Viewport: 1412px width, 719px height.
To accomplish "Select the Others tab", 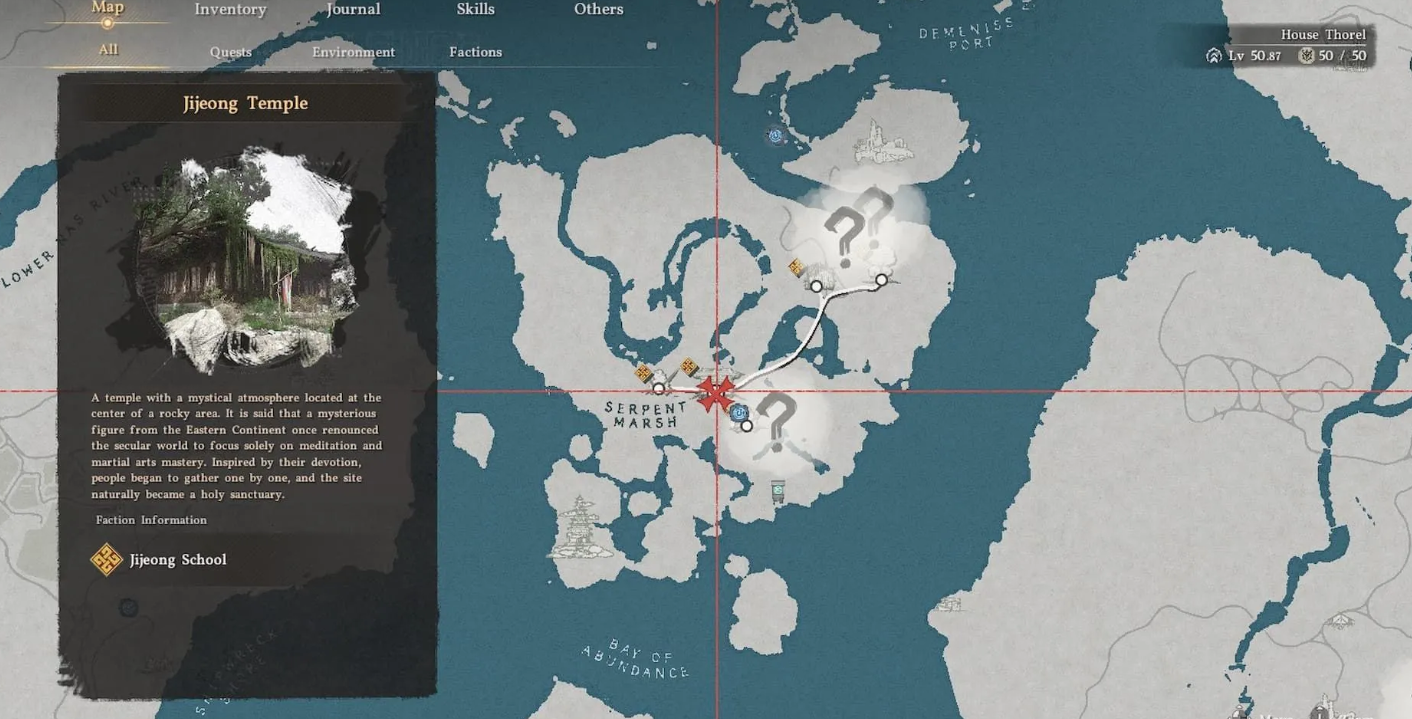I will pos(598,10).
